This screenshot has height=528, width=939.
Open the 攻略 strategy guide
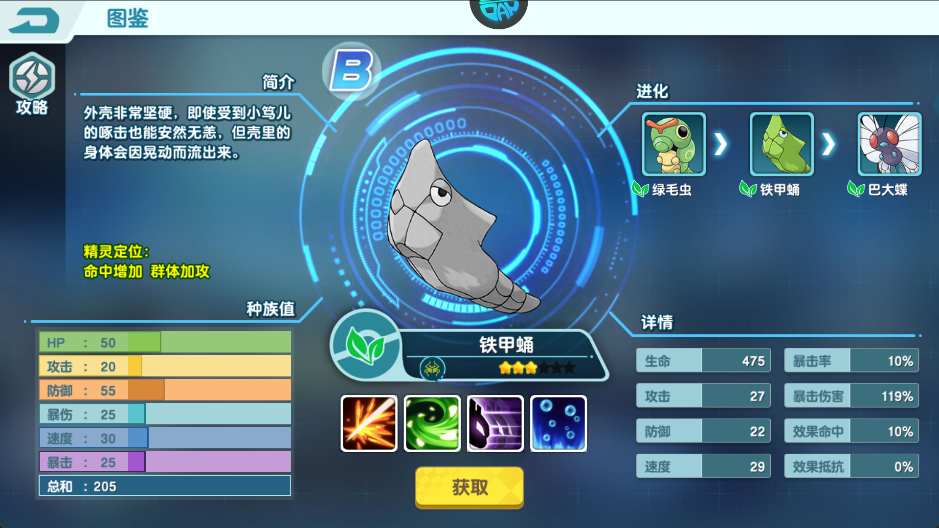pos(31,84)
